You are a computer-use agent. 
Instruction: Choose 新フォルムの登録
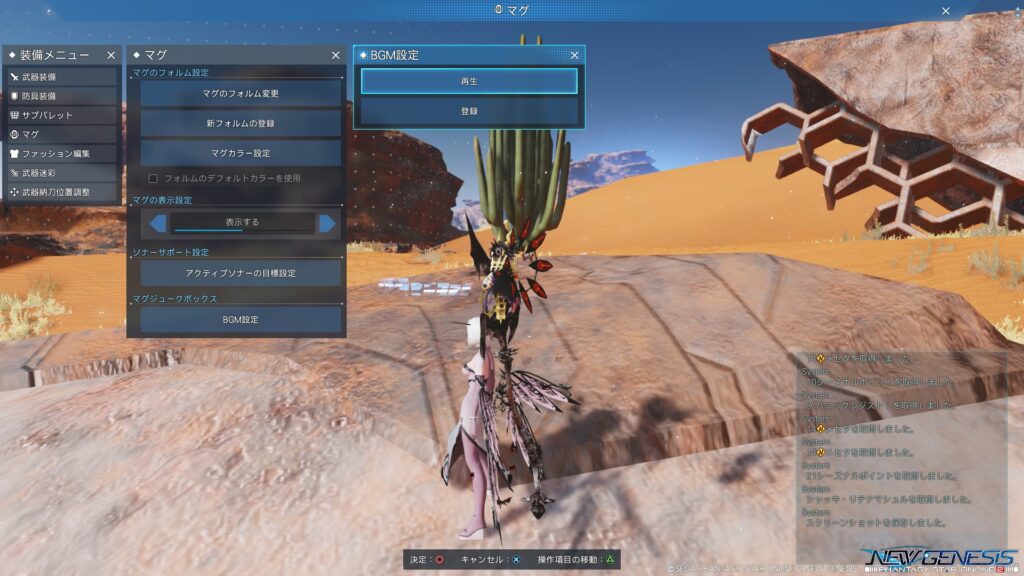pos(240,123)
